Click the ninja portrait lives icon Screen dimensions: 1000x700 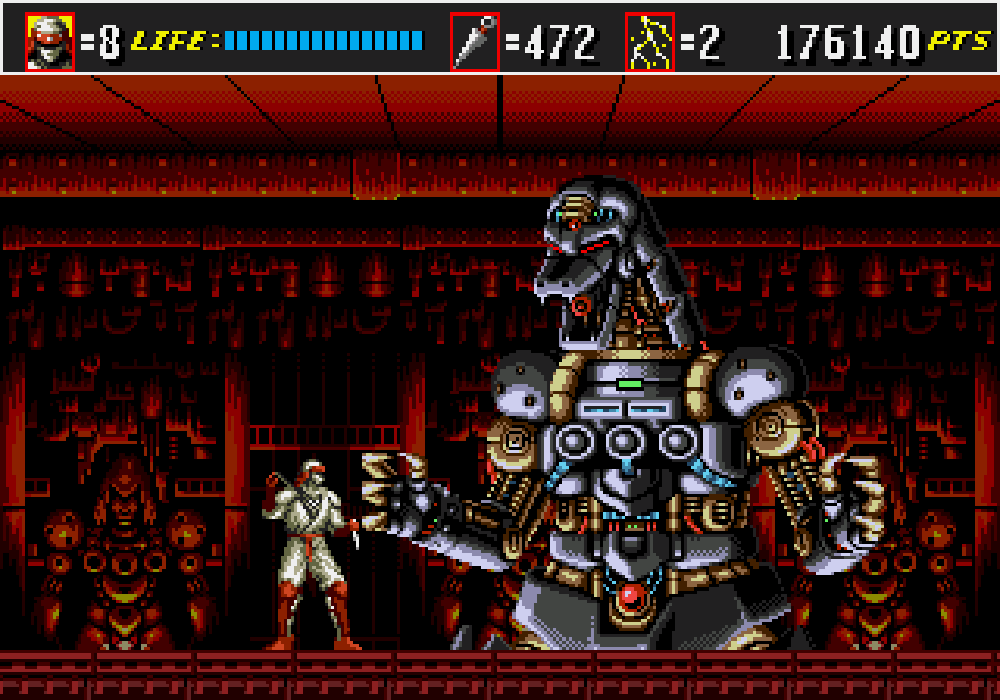point(50,42)
